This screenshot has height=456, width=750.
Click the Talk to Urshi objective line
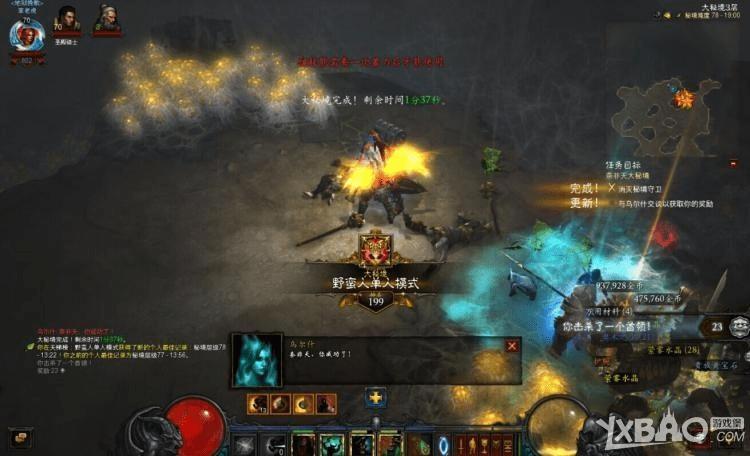tap(665, 203)
